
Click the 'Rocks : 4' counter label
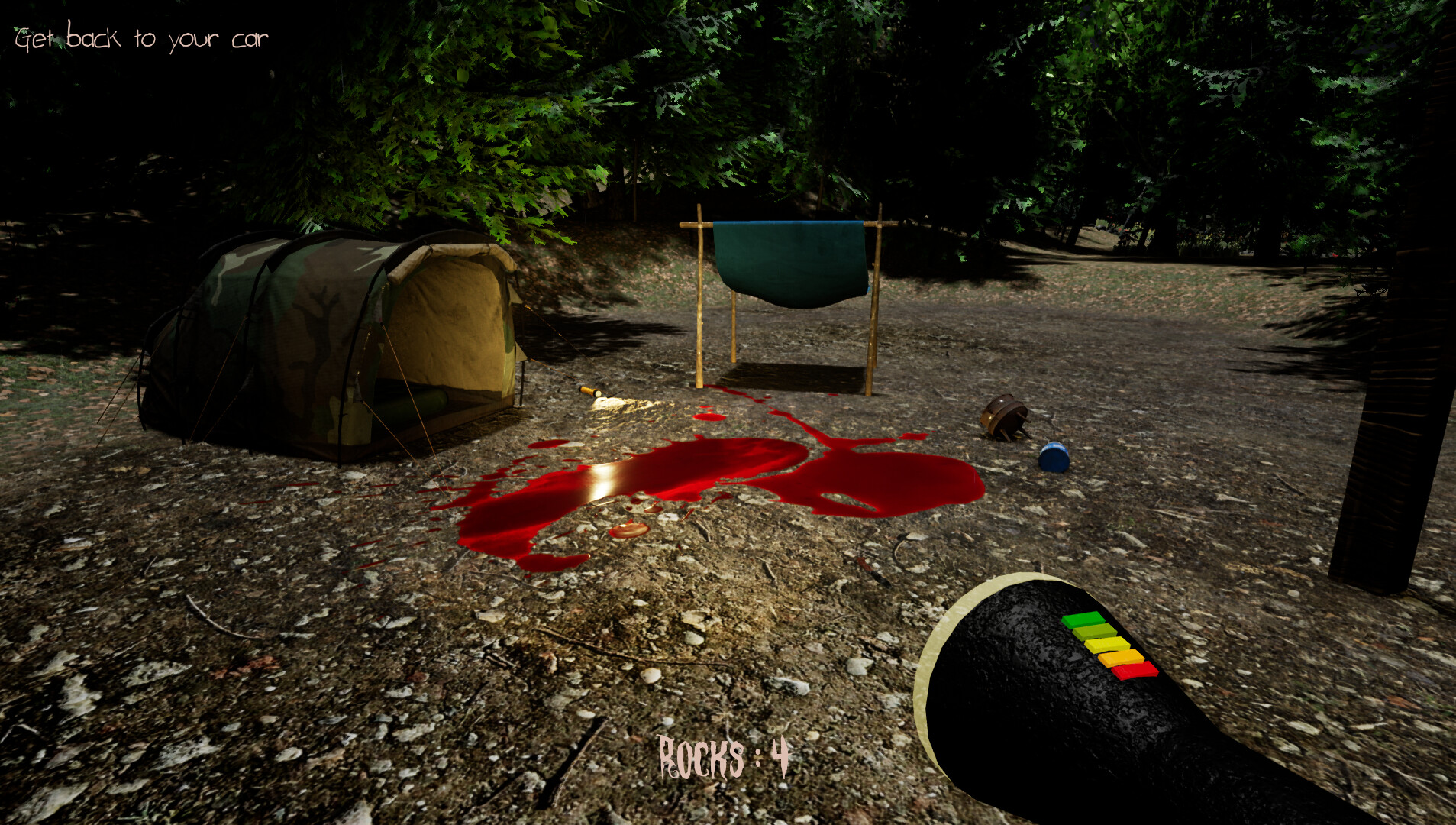[x=723, y=758]
